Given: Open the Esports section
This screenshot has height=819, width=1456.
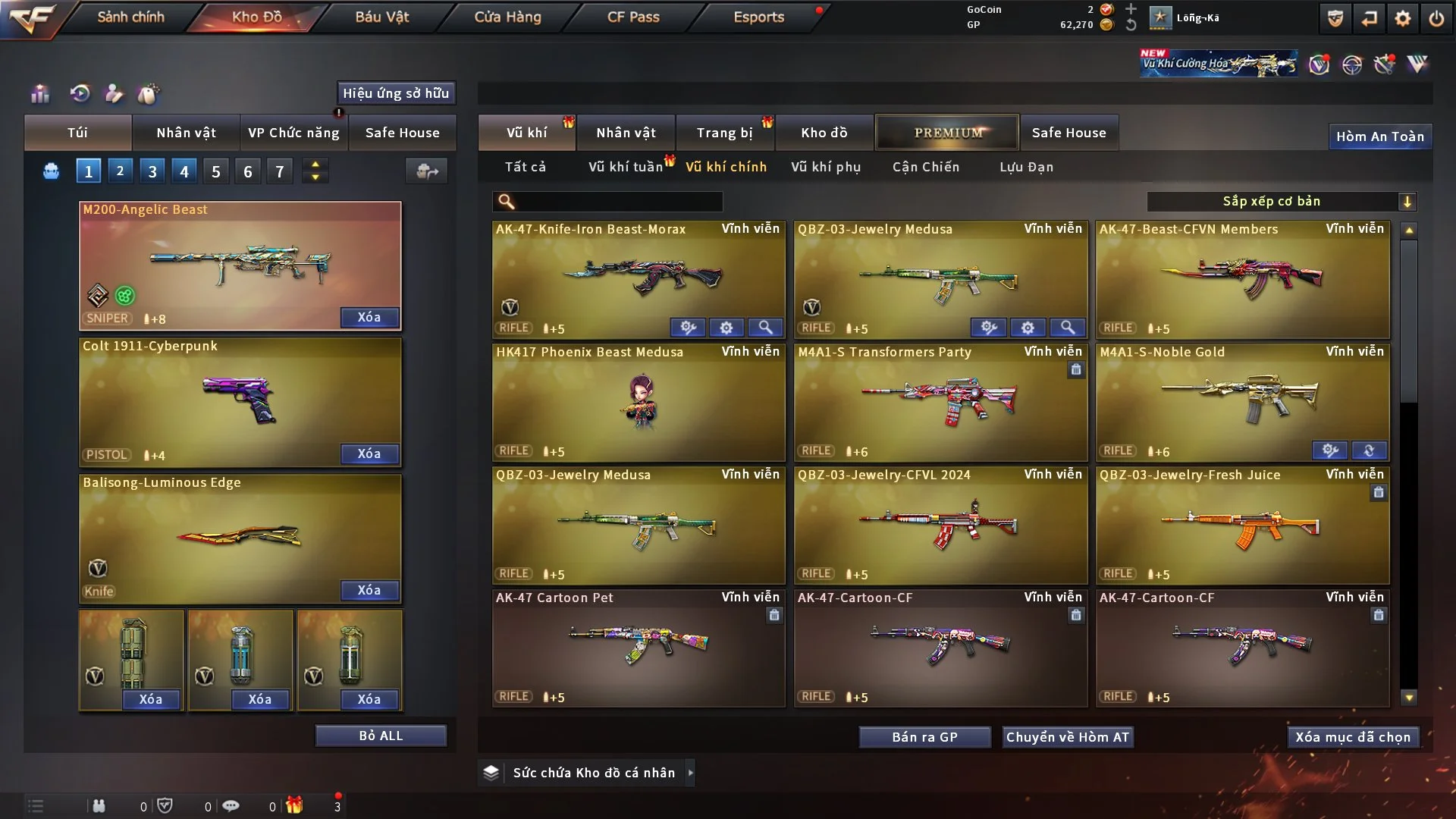Looking at the screenshot, I should coord(758,17).
